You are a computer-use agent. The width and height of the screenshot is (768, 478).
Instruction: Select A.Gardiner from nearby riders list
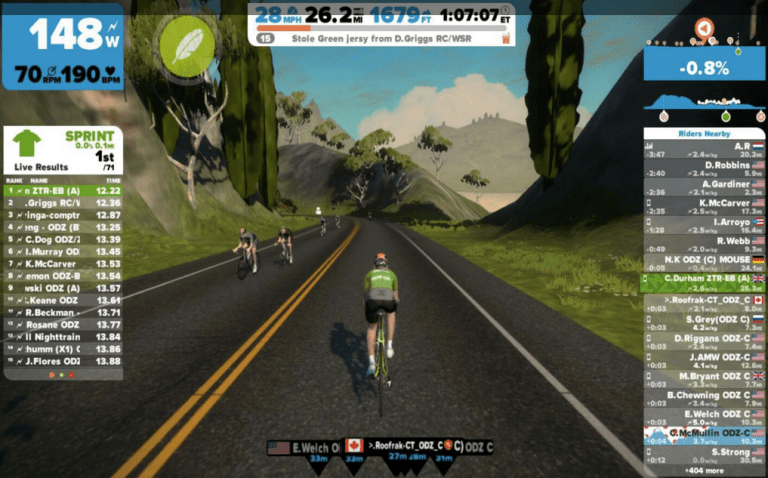(703, 188)
